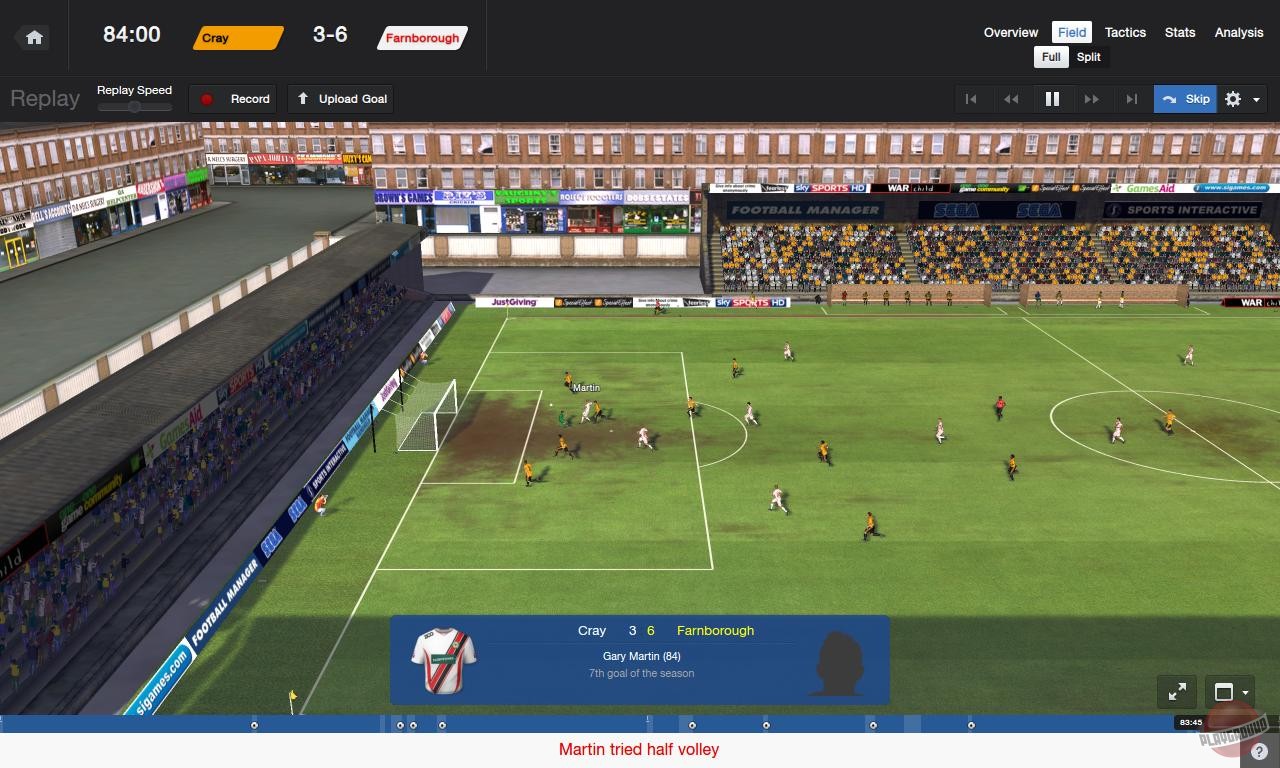Click Upload Goal
The width and height of the screenshot is (1280, 768).
[x=340, y=99]
